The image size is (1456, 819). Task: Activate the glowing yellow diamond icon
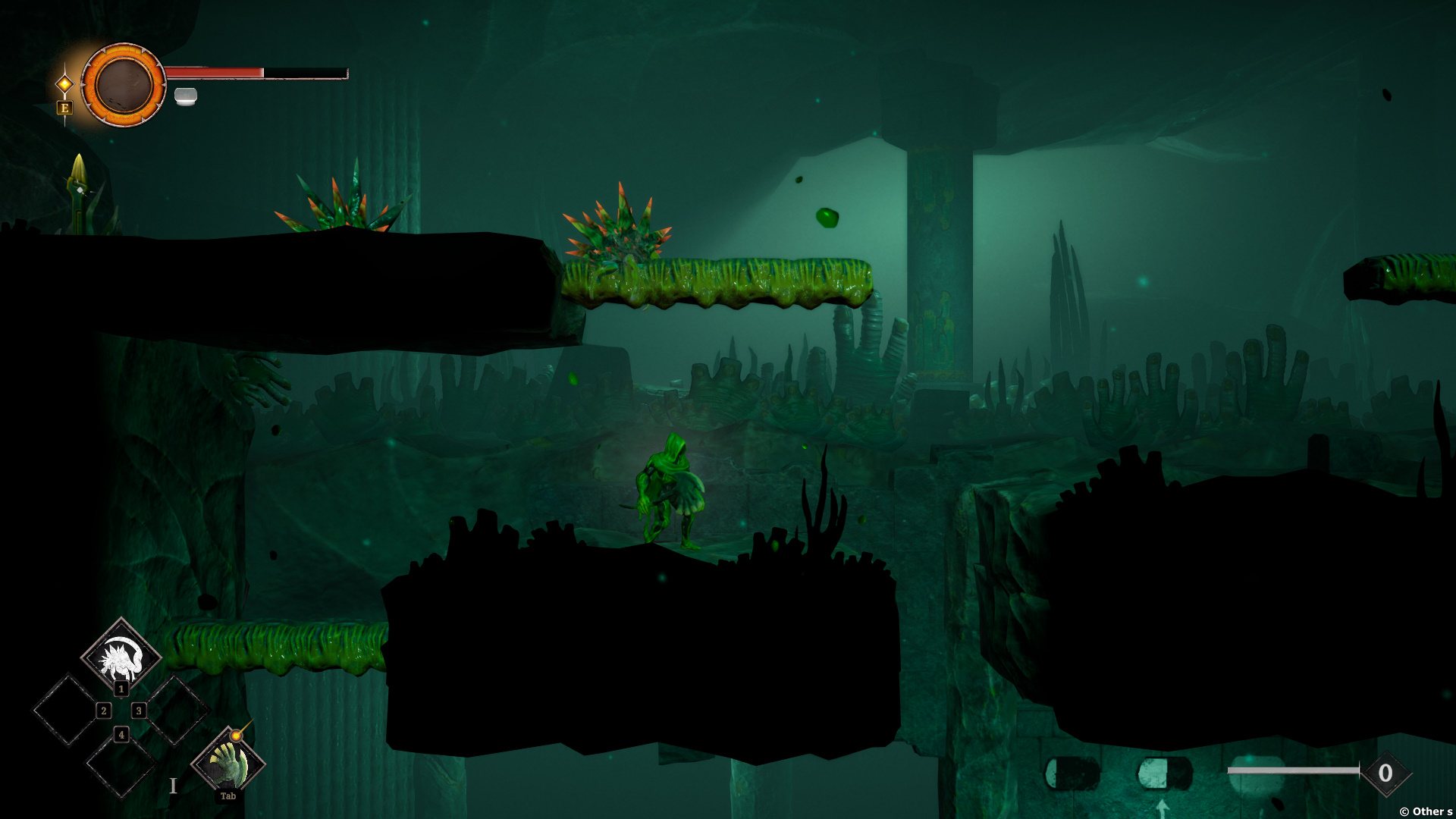pos(65,83)
